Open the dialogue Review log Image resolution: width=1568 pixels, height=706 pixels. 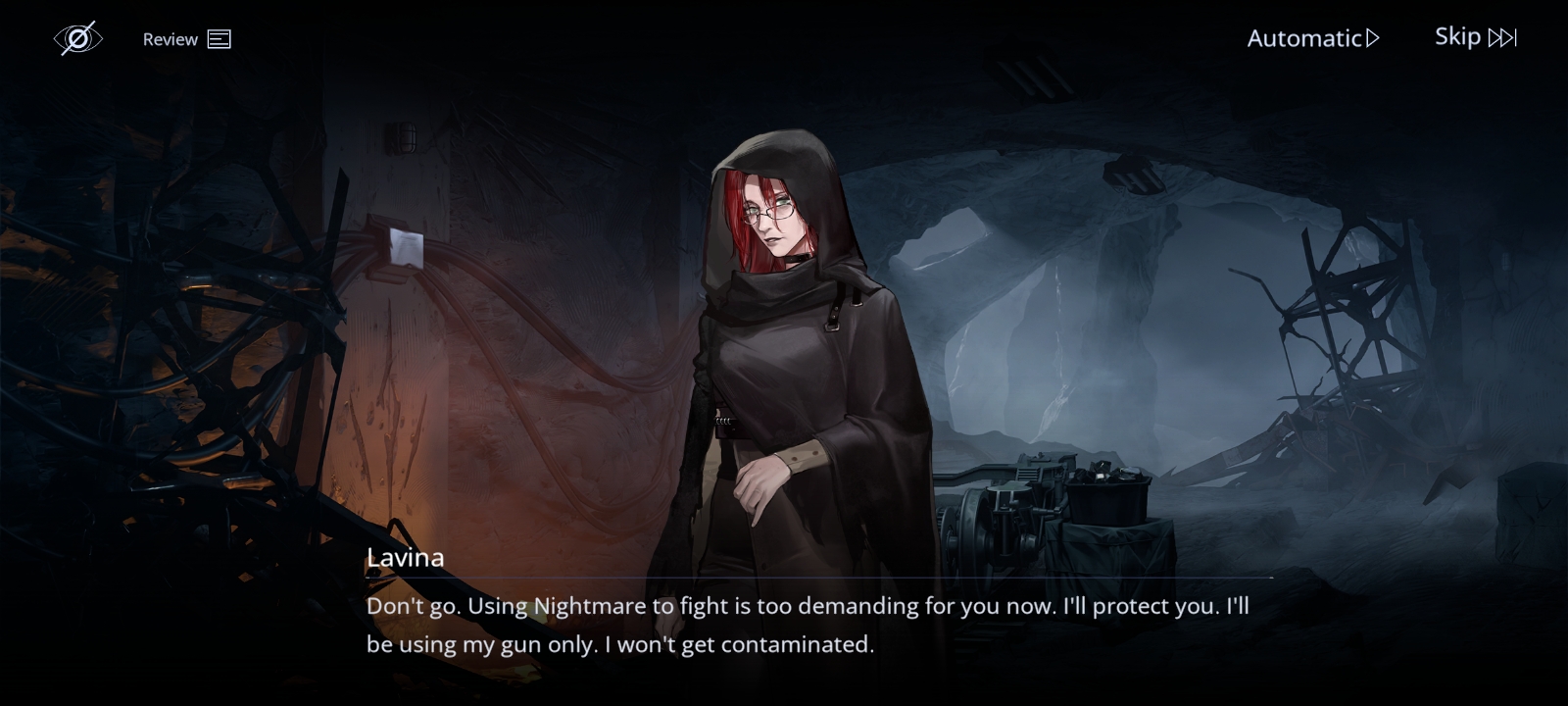186,39
